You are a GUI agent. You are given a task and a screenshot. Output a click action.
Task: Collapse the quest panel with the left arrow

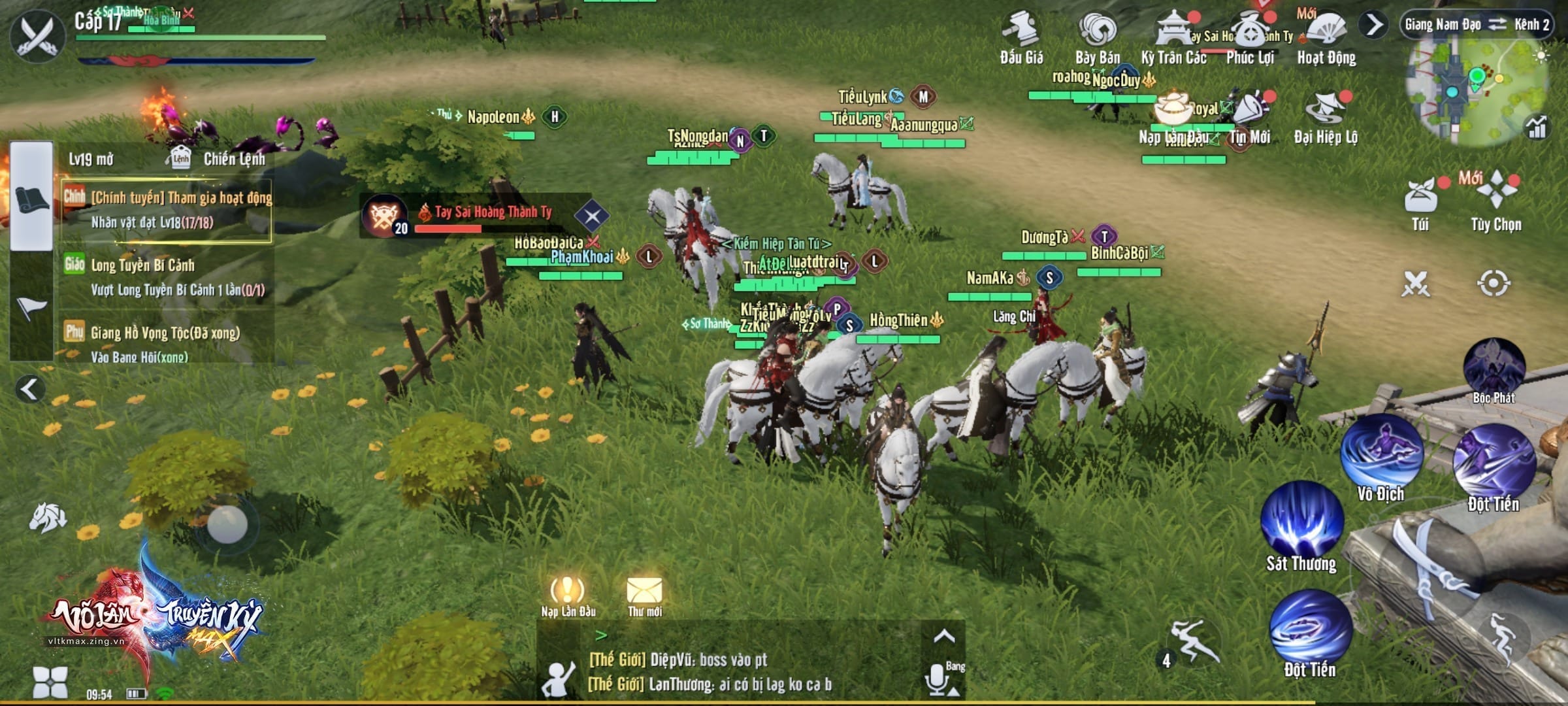[x=29, y=389]
